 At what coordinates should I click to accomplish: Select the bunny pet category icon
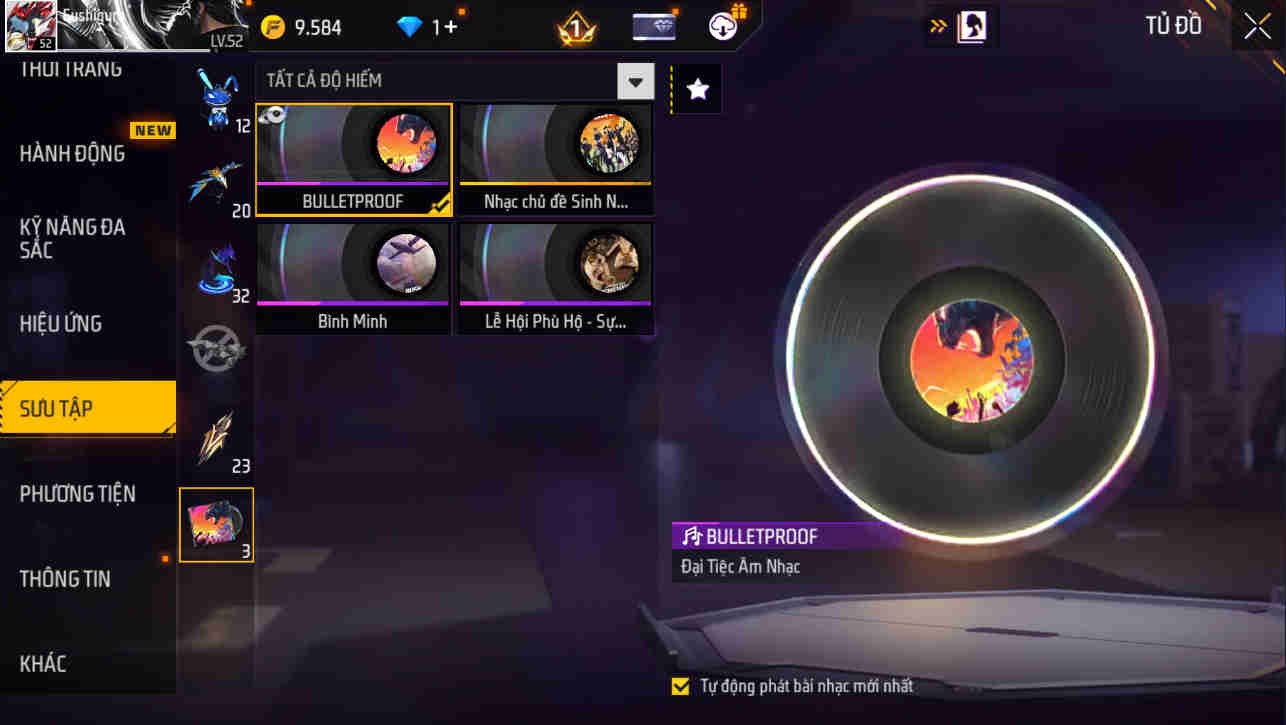pos(216,95)
